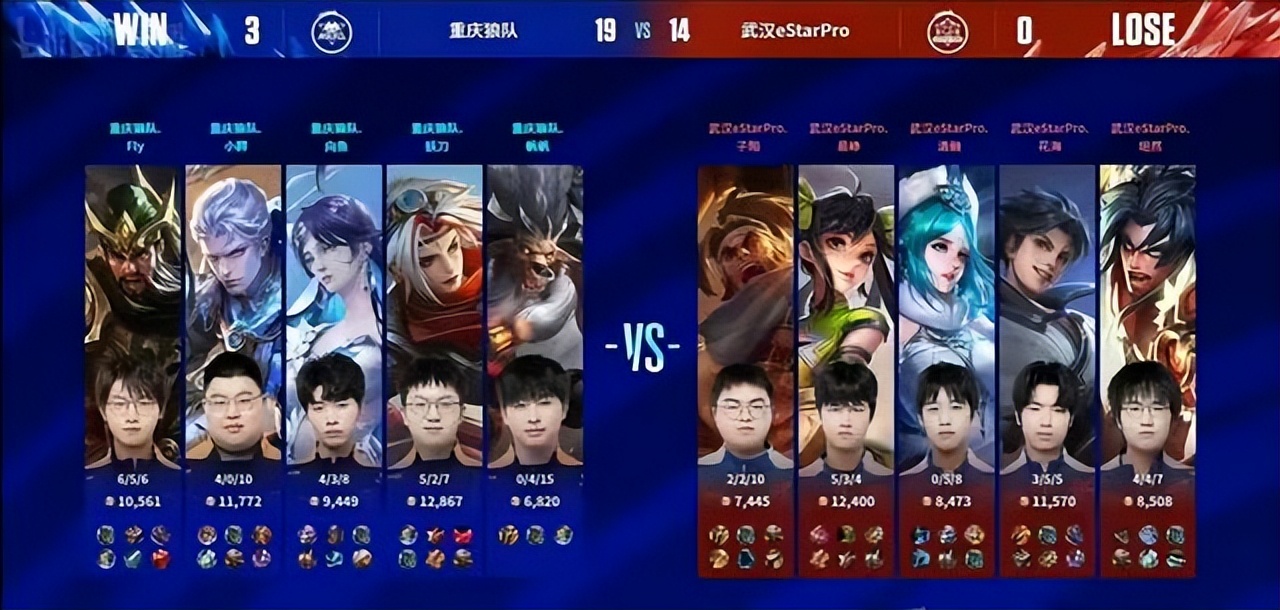This screenshot has width=1280, height=610.
Task: Select Fly's Guan Yu player card
Action: [133, 315]
